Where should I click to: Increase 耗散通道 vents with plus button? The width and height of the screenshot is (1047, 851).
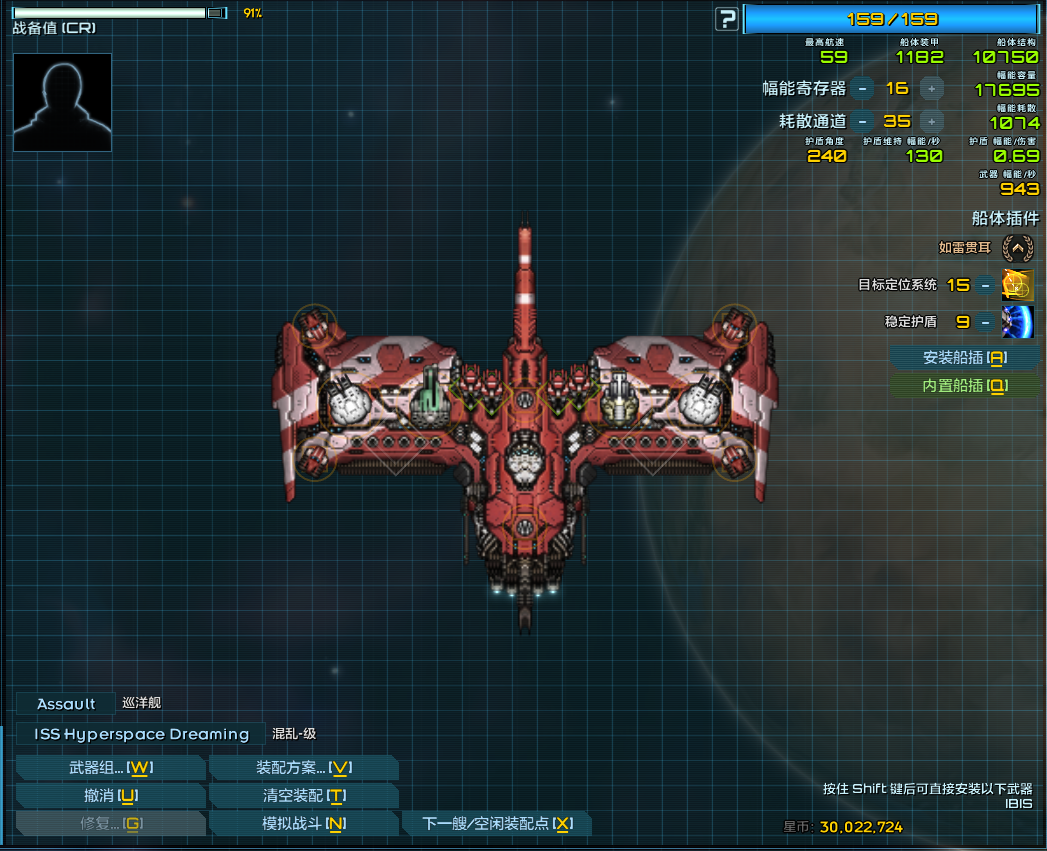(931, 122)
